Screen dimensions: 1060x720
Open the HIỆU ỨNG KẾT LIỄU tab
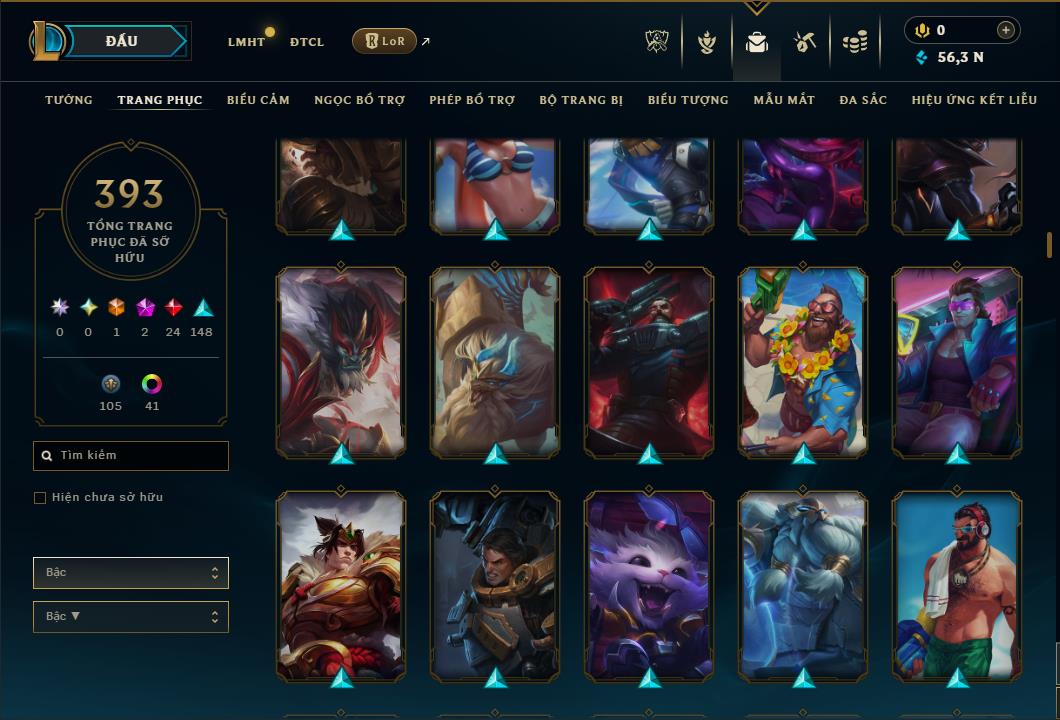tap(973, 100)
